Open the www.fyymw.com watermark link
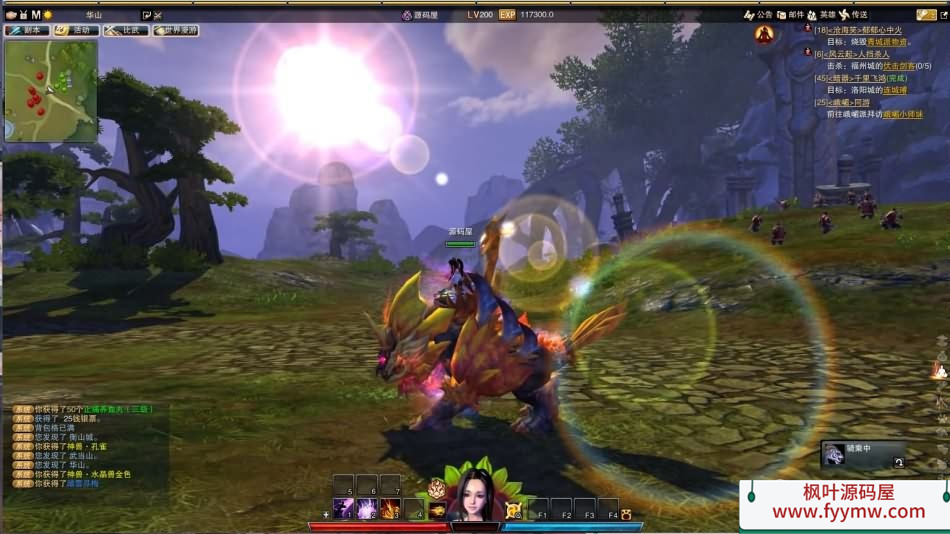The image size is (950, 534). pos(848,511)
